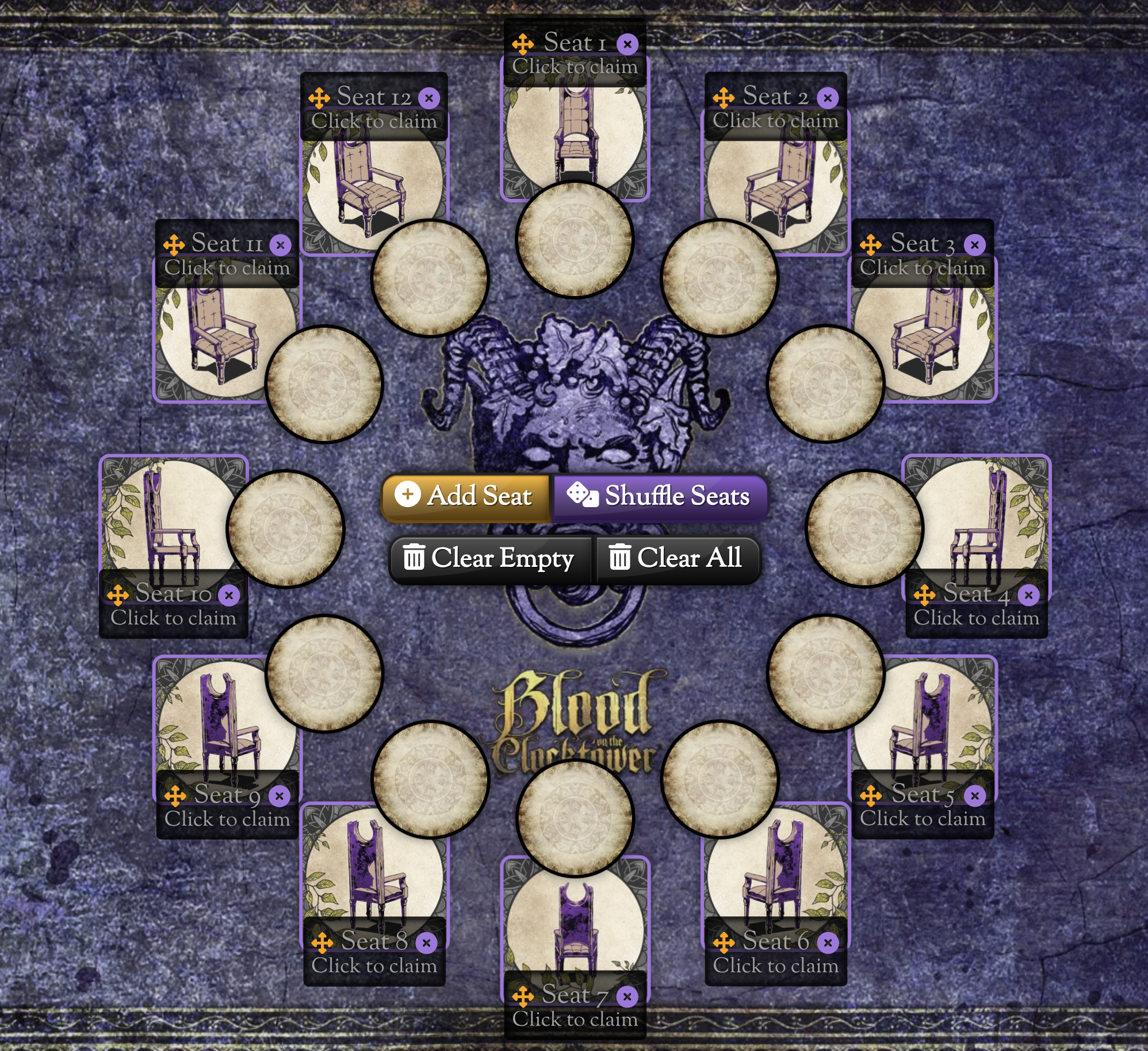
Task: Click the move handle on Seat 5
Action: [x=871, y=796]
